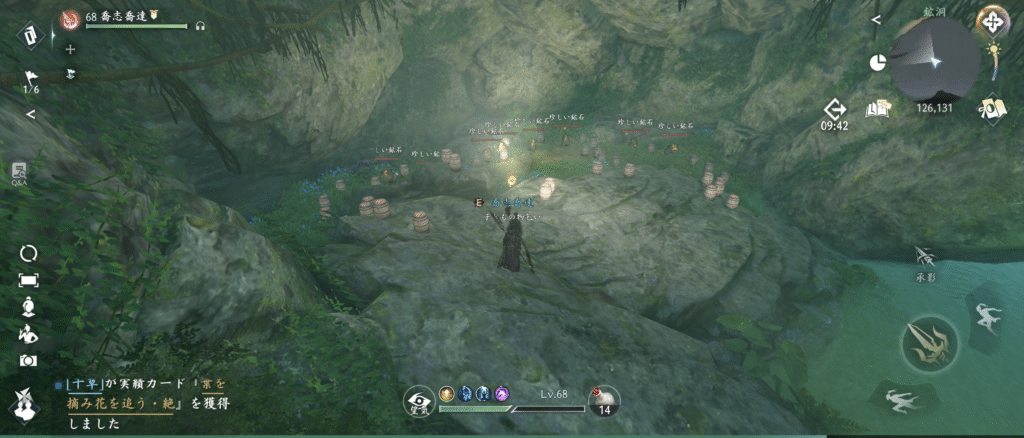The image size is (1024, 438).
Task: Click the circular refresh arrow icon
Action: [28, 254]
